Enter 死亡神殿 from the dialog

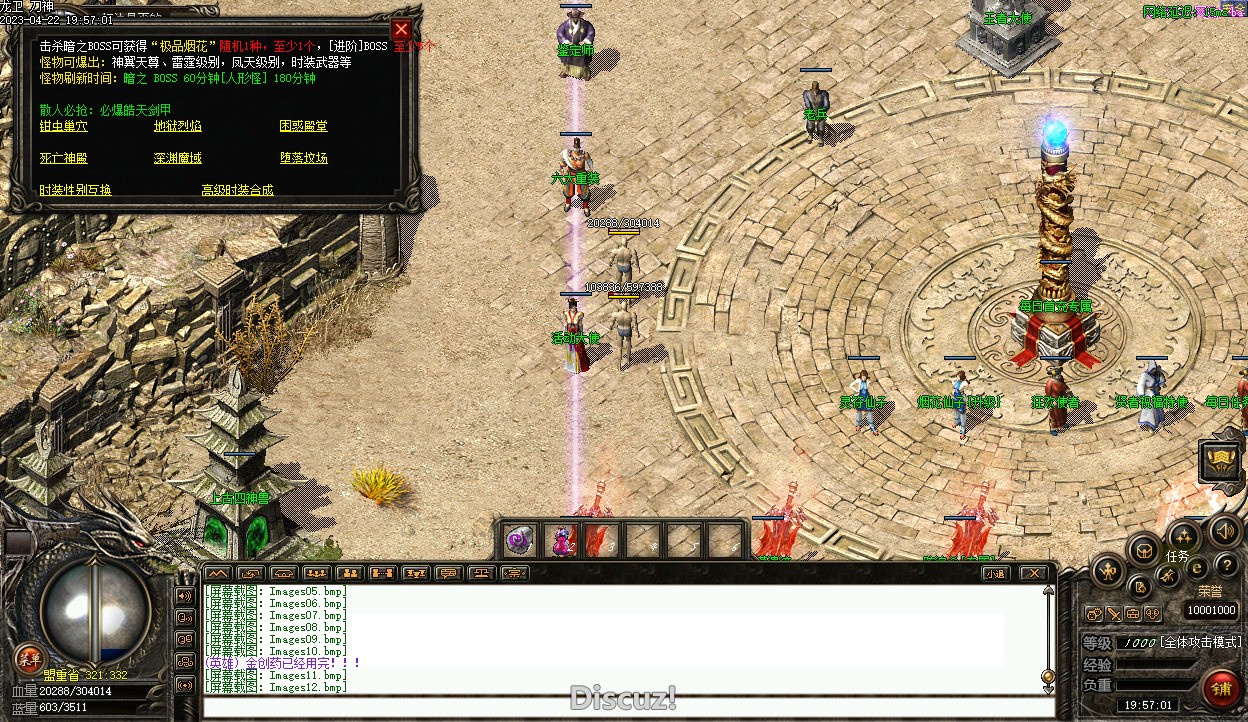pos(63,158)
